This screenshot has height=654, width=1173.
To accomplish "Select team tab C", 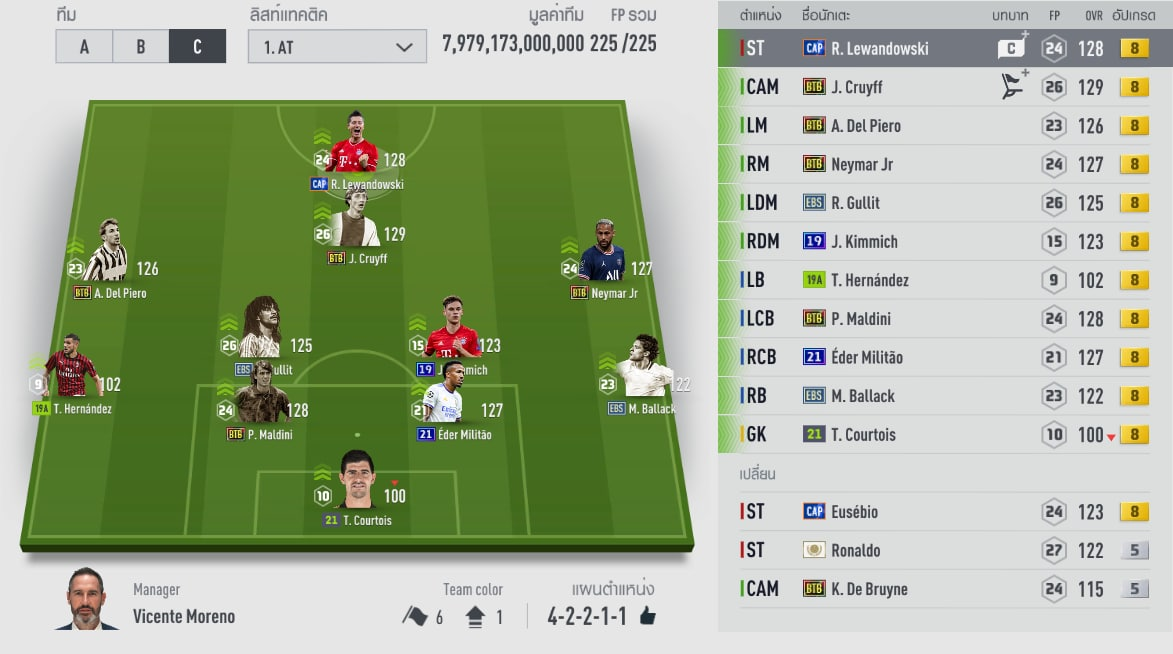I will coord(197,47).
